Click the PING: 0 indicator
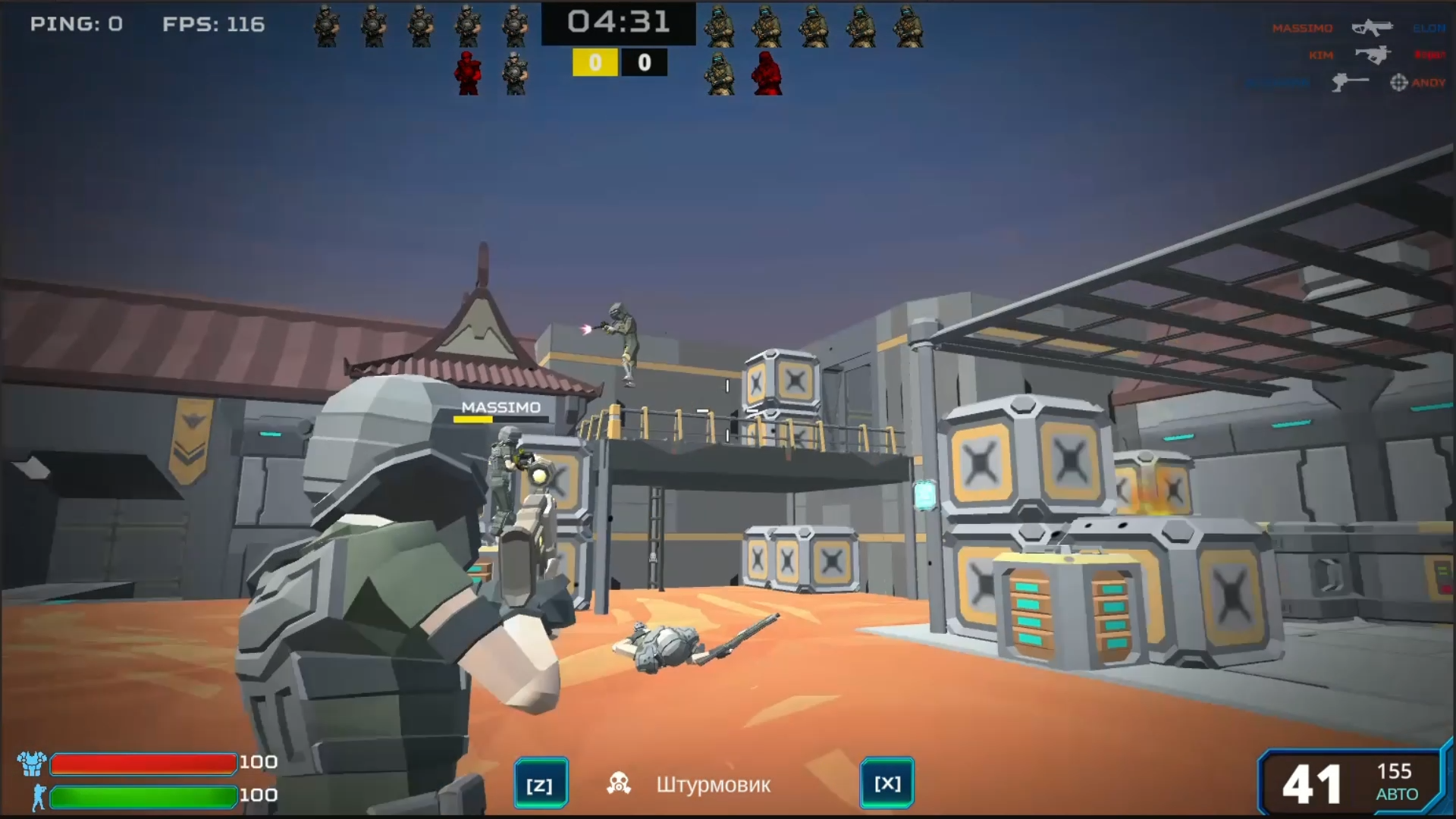This screenshot has width=1456, height=819. pyautogui.click(x=76, y=24)
